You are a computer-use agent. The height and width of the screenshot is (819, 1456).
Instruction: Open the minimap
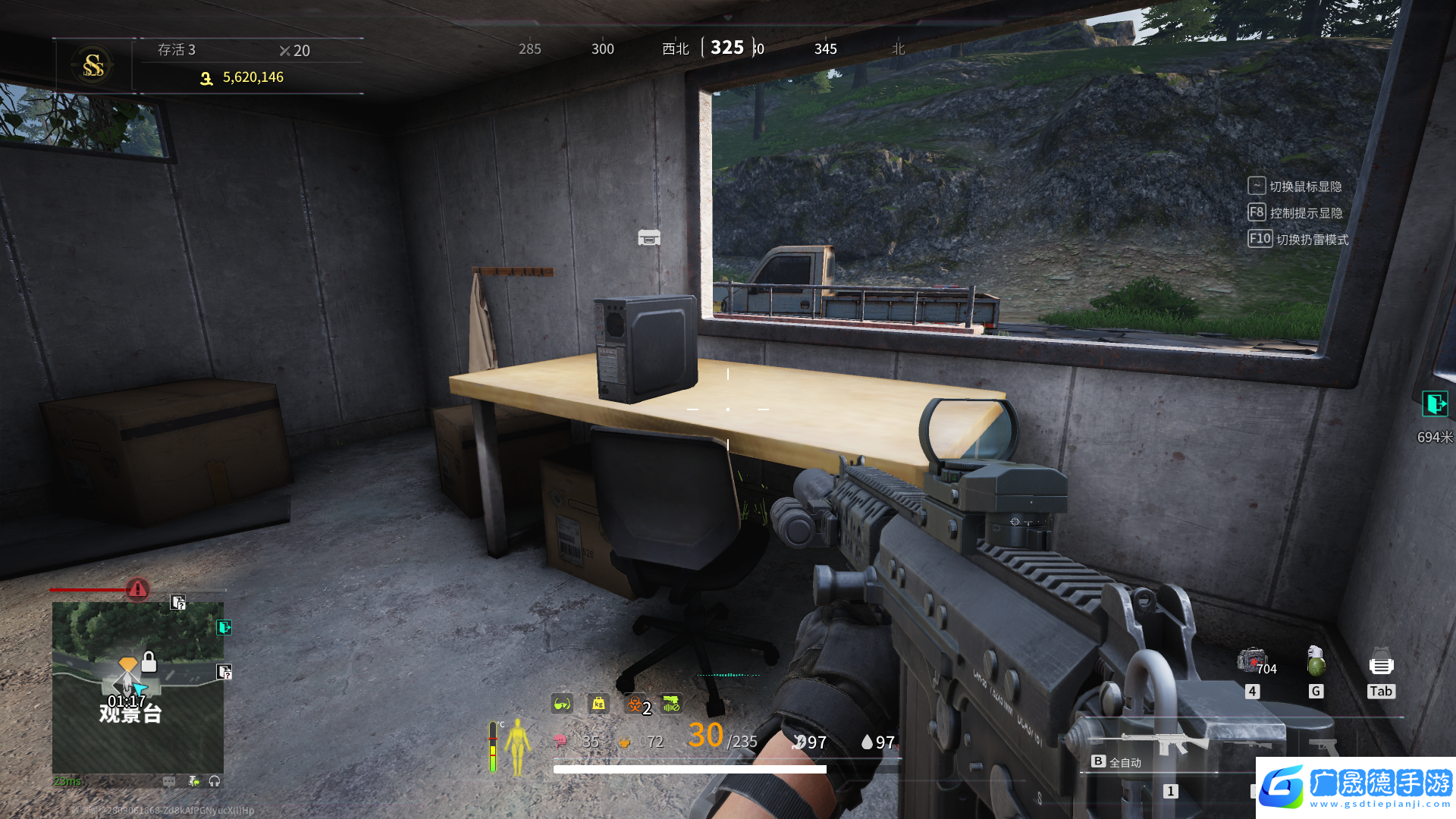point(137,687)
